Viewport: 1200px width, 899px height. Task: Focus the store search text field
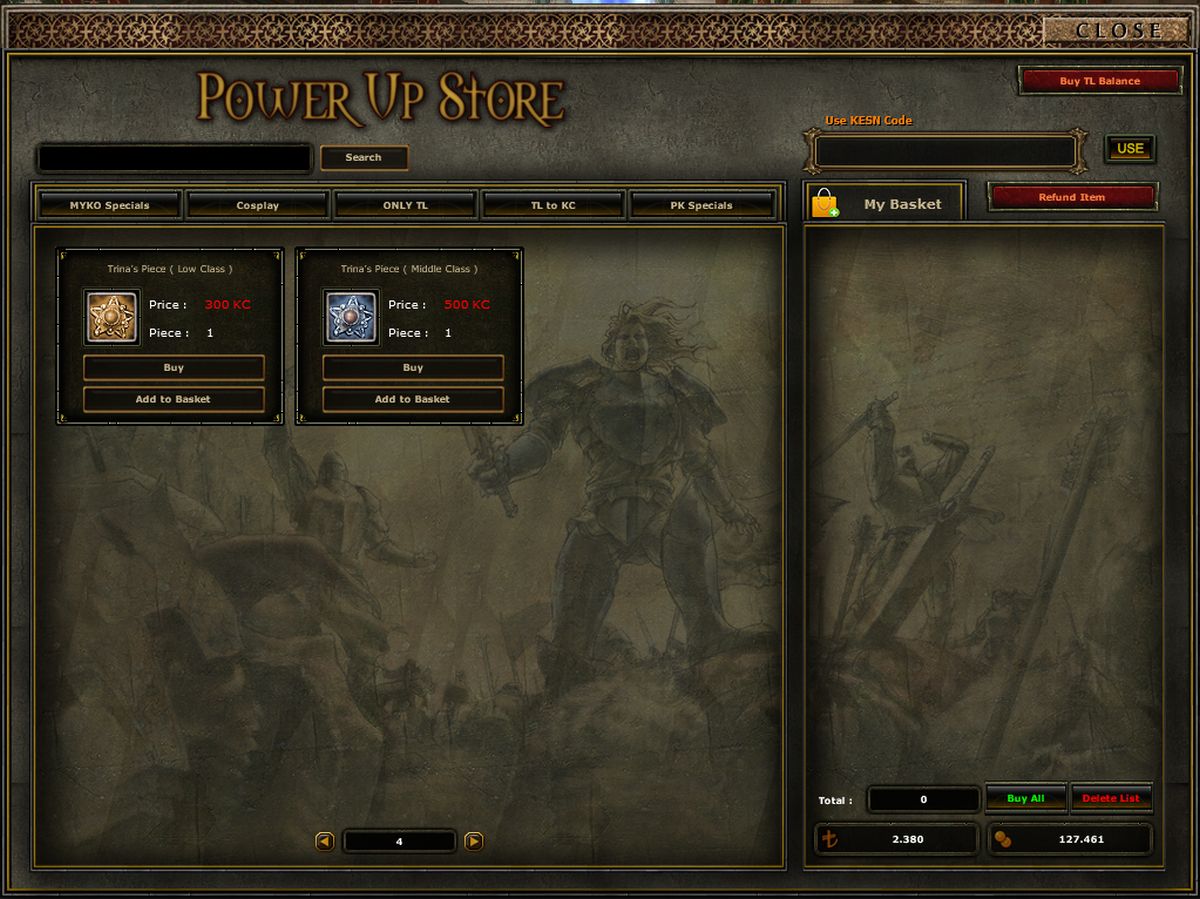174,158
